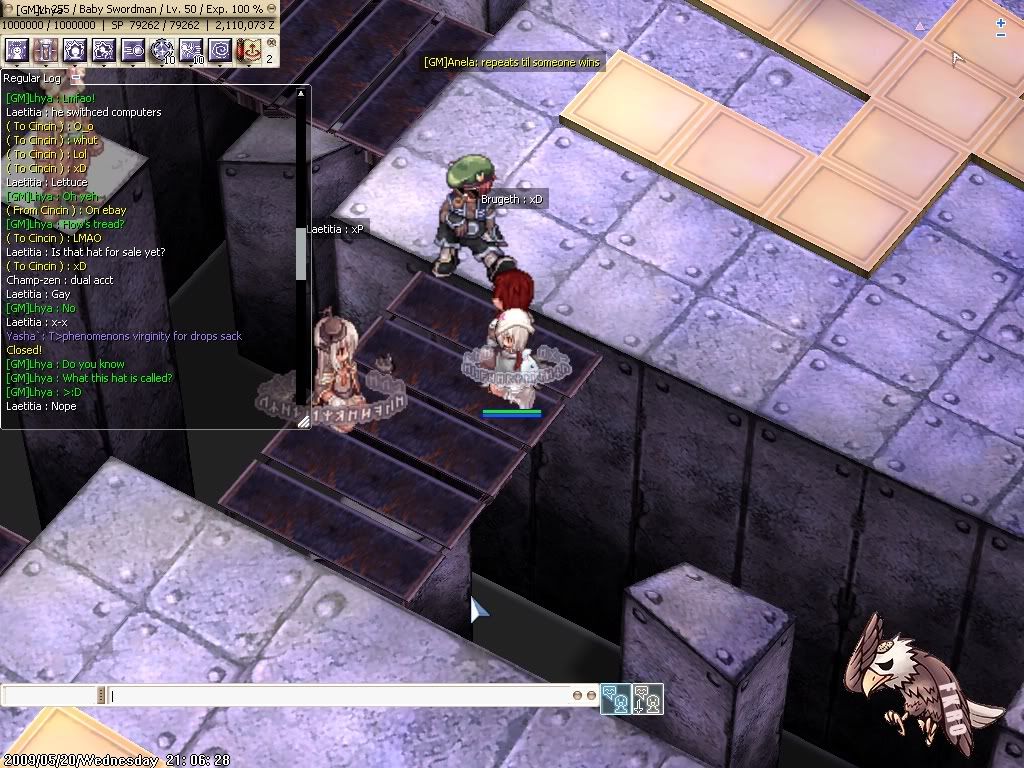Activate the spiral skill icon
Image resolution: width=1024 pixels, height=768 pixels.
point(220,50)
